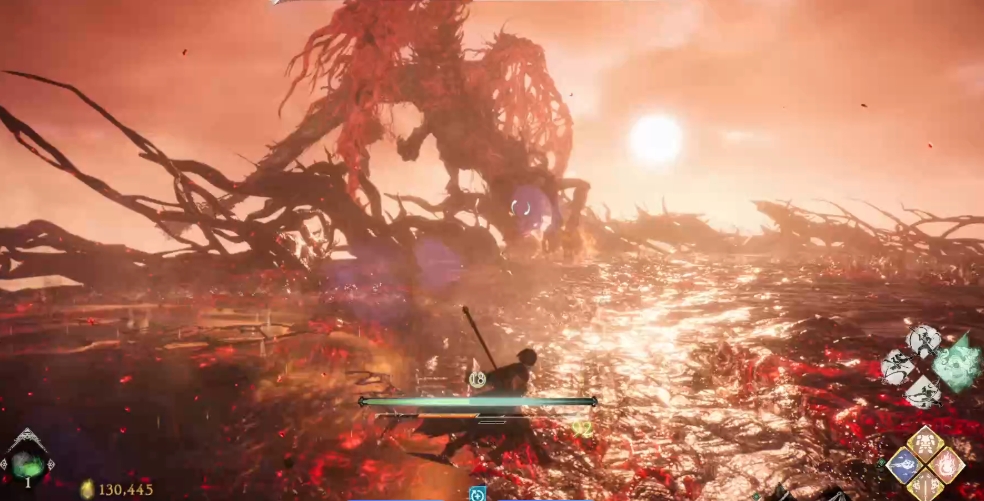Use the golden staff spell diamond

click(925, 487)
